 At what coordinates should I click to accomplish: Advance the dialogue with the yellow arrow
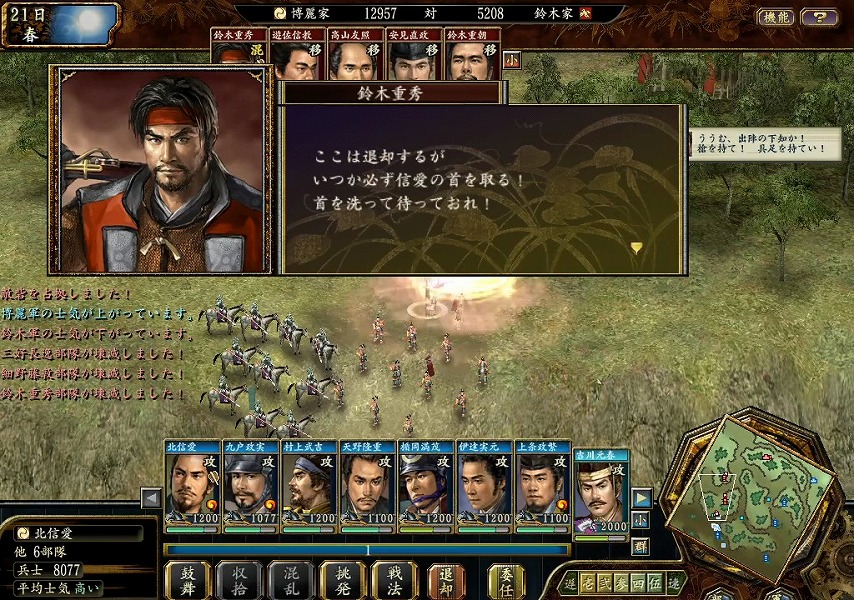coord(636,247)
